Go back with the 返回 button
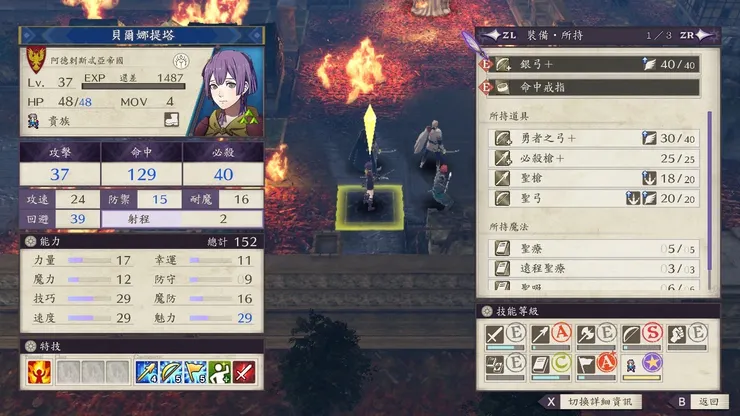Image resolution: width=740 pixels, height=416 pixels. click(698, 402)
